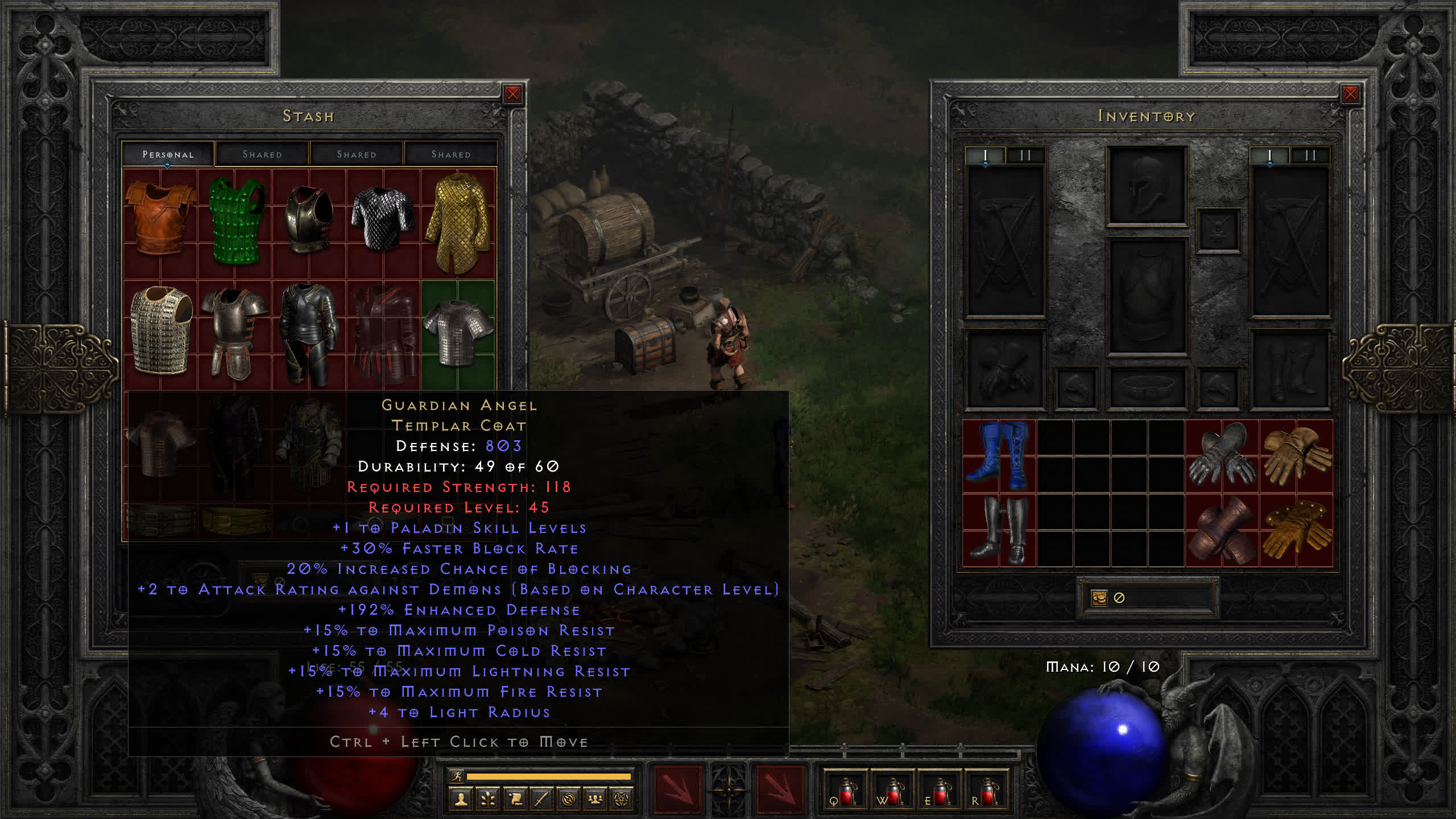This screenshot has width=1456, height=819.
Task: Open the character sheet icon
Action: pos(461,799)
